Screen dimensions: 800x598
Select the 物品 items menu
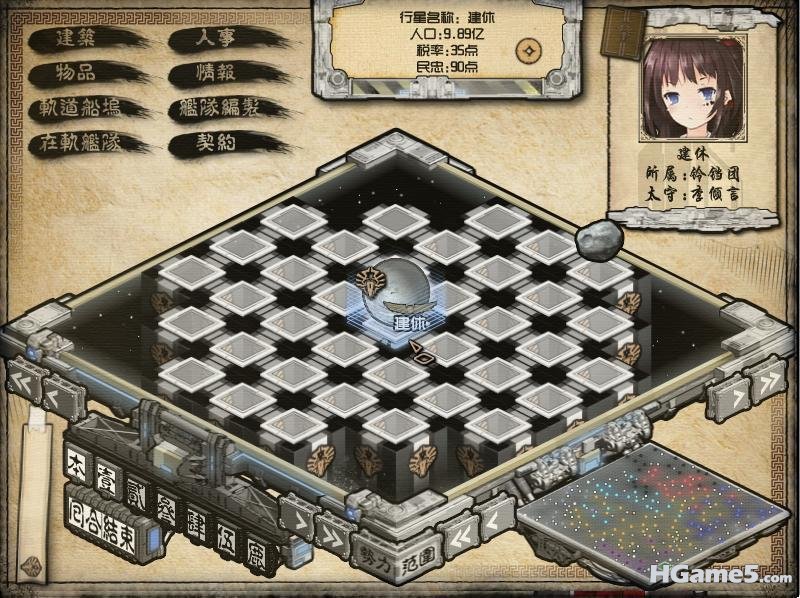(77, 73)
